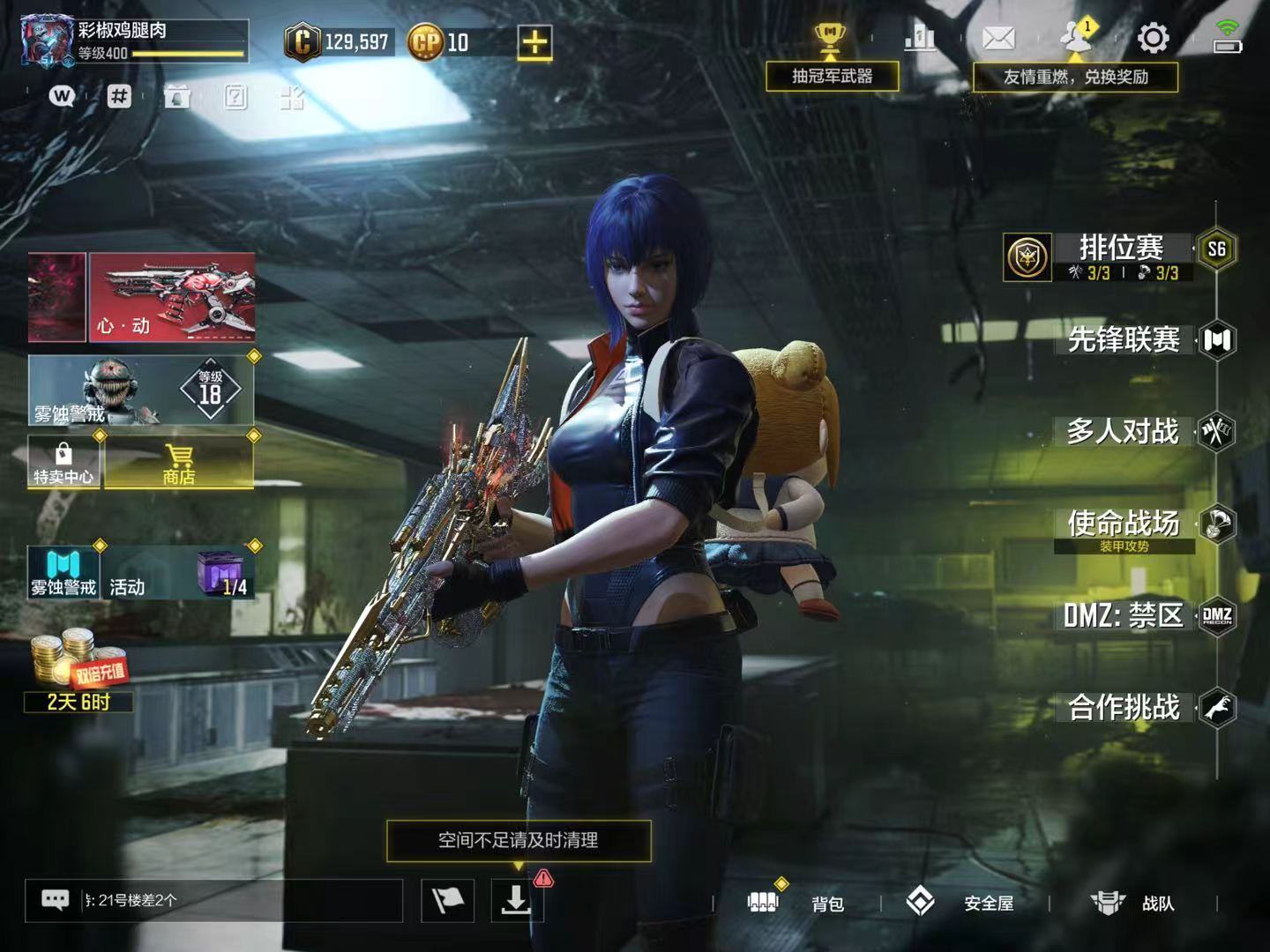Open the settings gear icon
Image resolution: width=1270 pixels, height=952 pixels.
(1153, 39)
